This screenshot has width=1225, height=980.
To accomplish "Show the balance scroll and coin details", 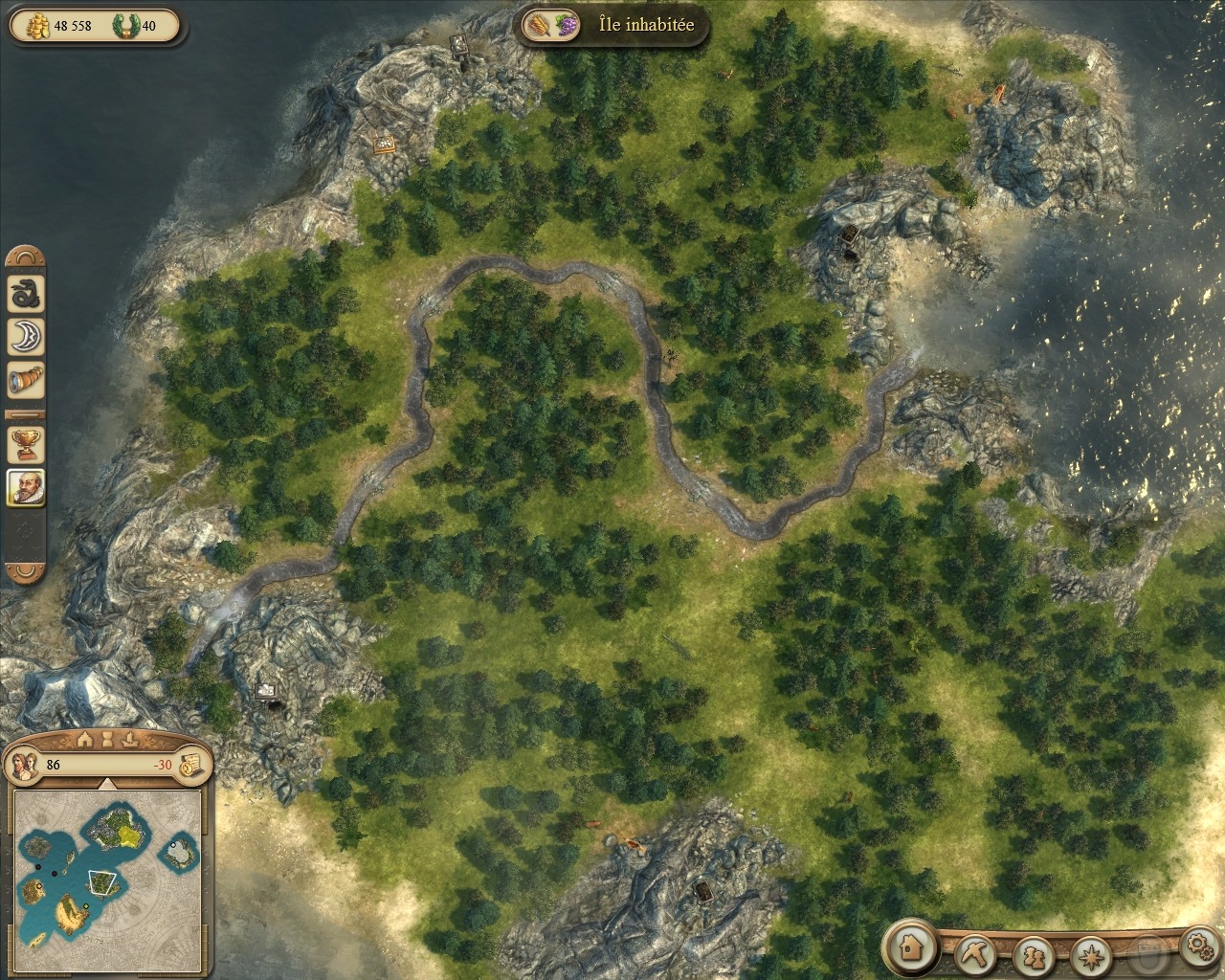I will [x=190, y=764].
